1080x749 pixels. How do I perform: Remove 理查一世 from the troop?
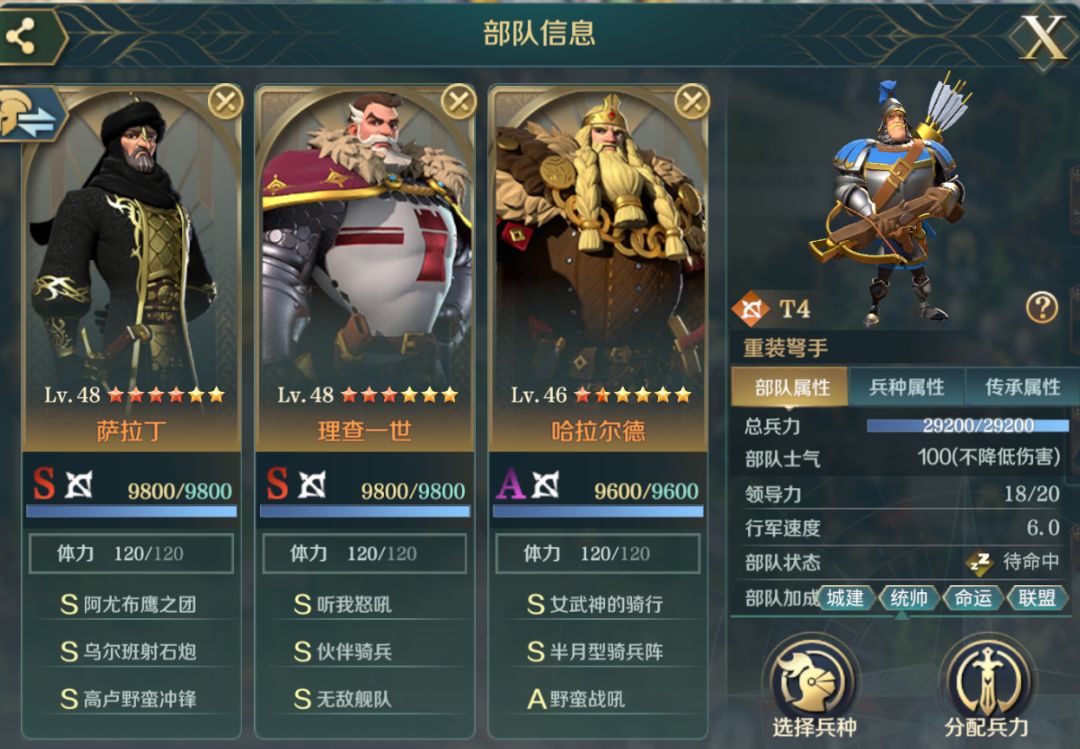pos(459,100)
